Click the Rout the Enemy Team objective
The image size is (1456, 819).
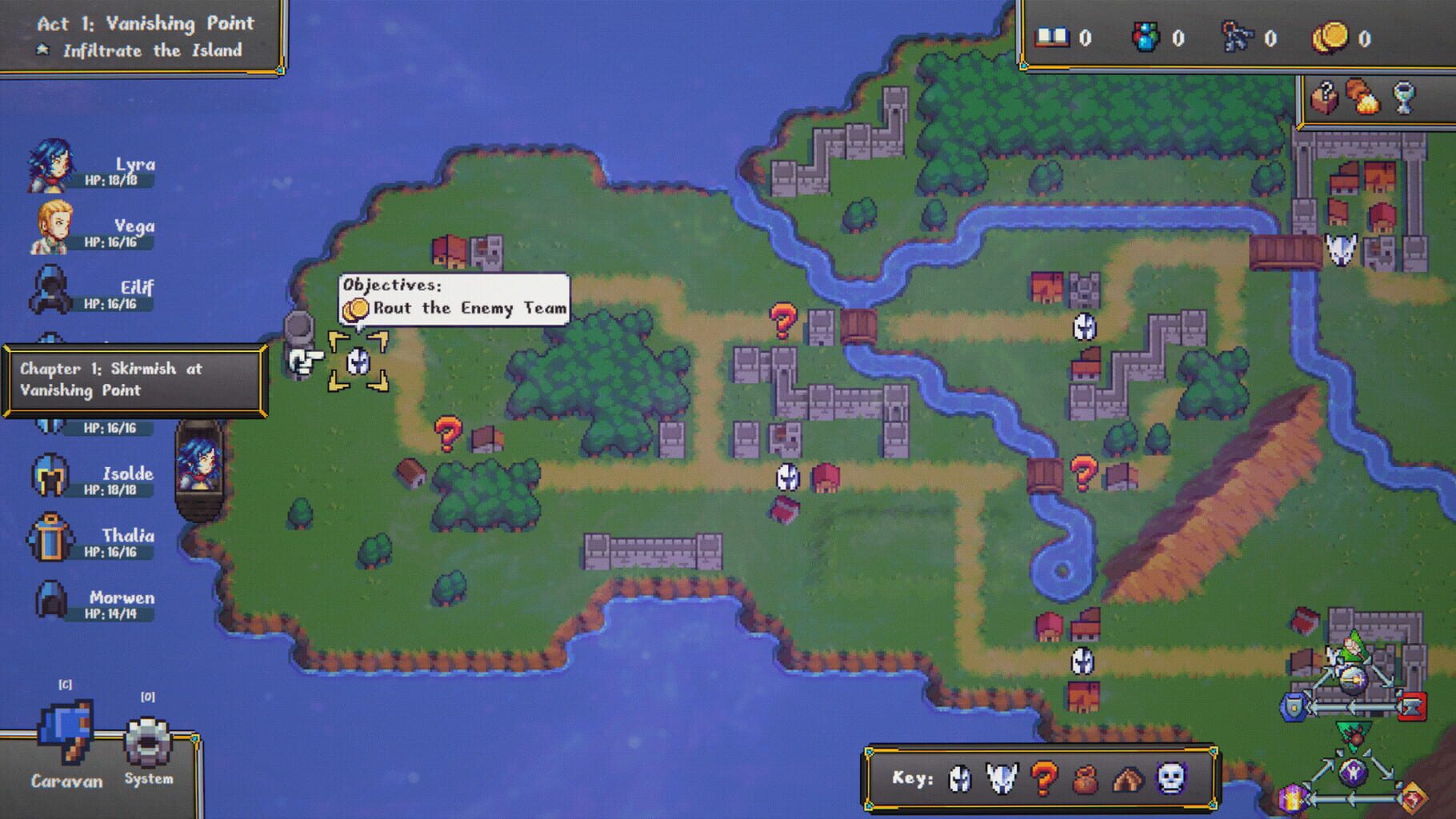[462, 307]
